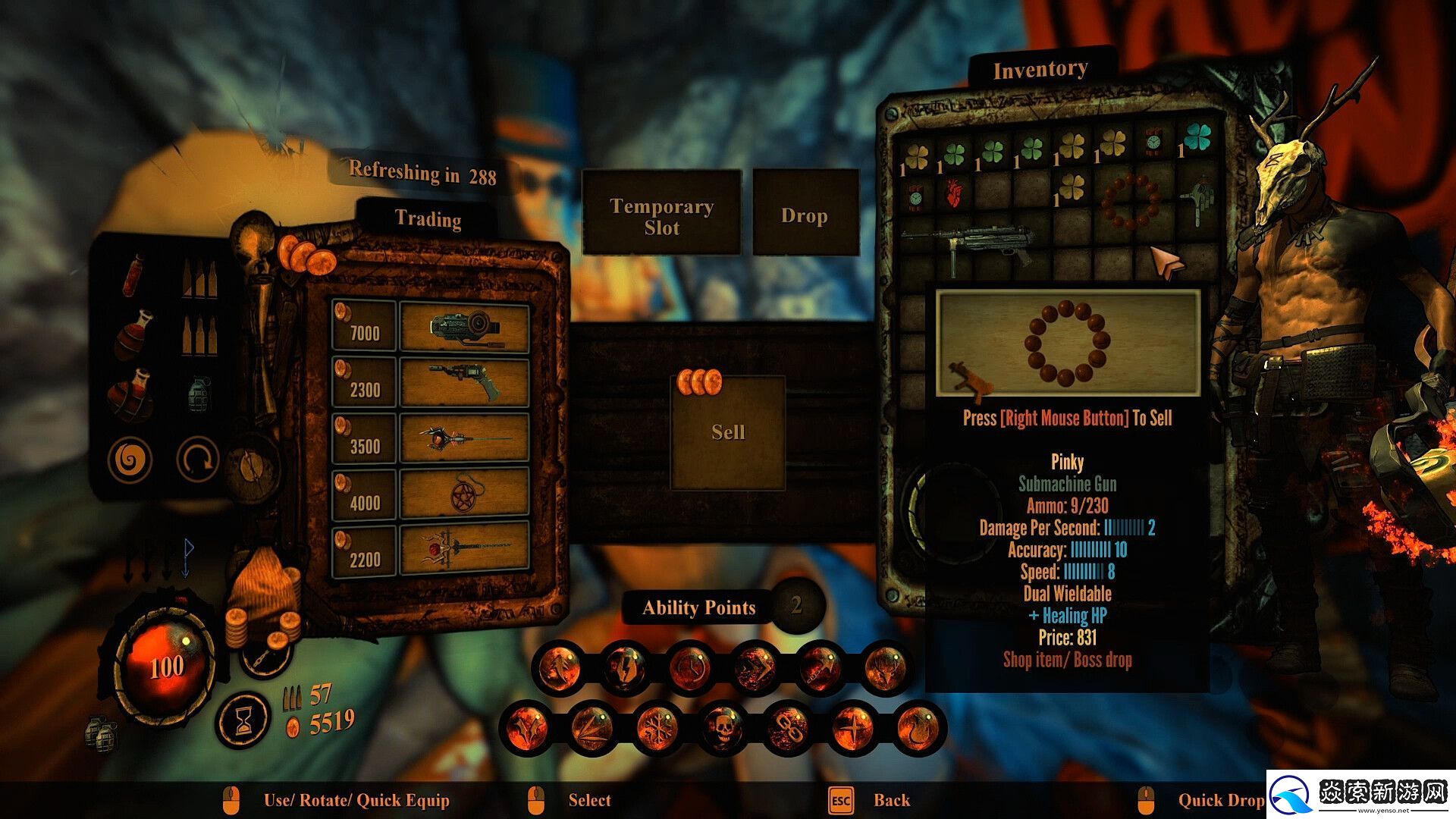Select the hand-shaped item in the inventory

click(x=1199, y=200)
